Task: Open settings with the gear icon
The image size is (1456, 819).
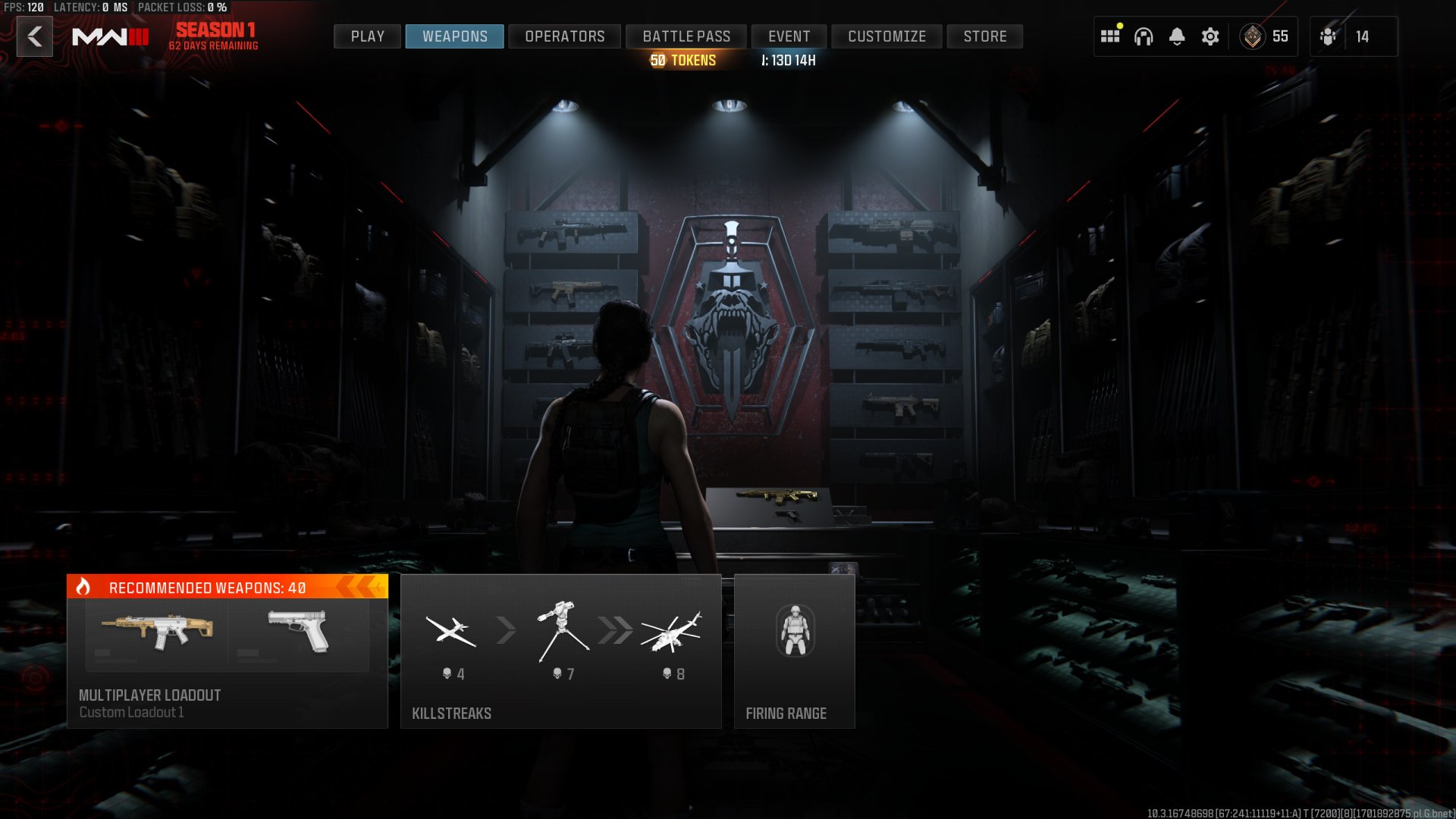Action: 1210,36
